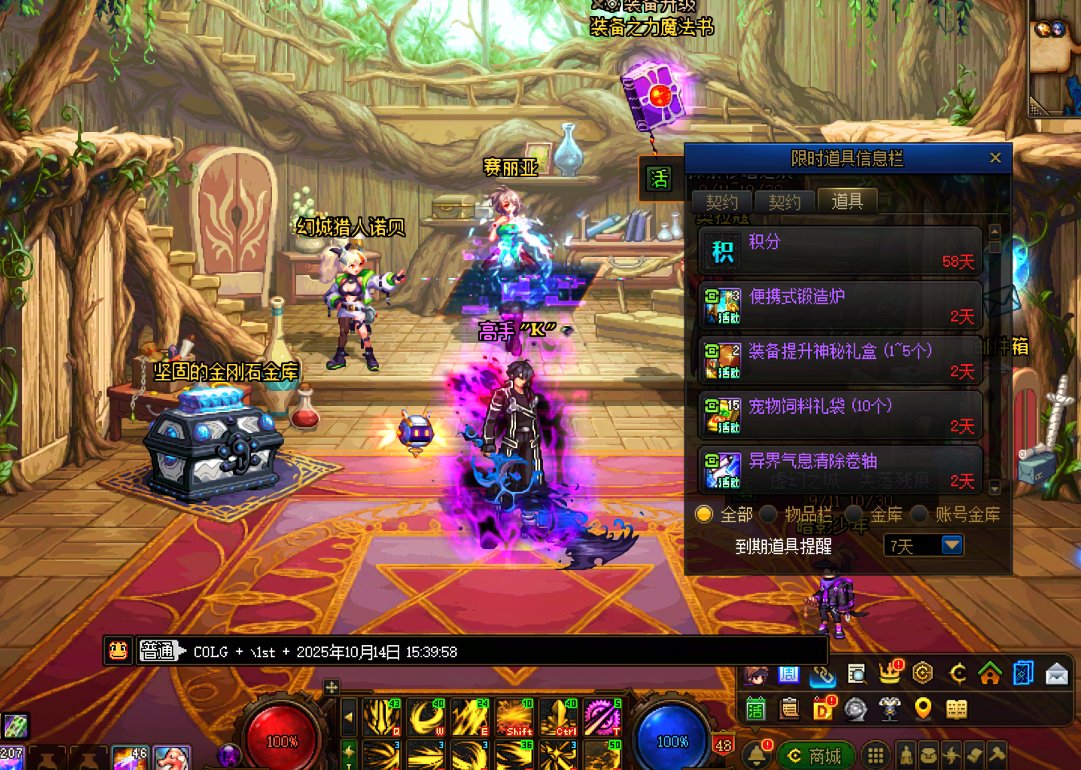
Task: Open the expiry reminder days dropdown
Action: [x=952, y=545]
